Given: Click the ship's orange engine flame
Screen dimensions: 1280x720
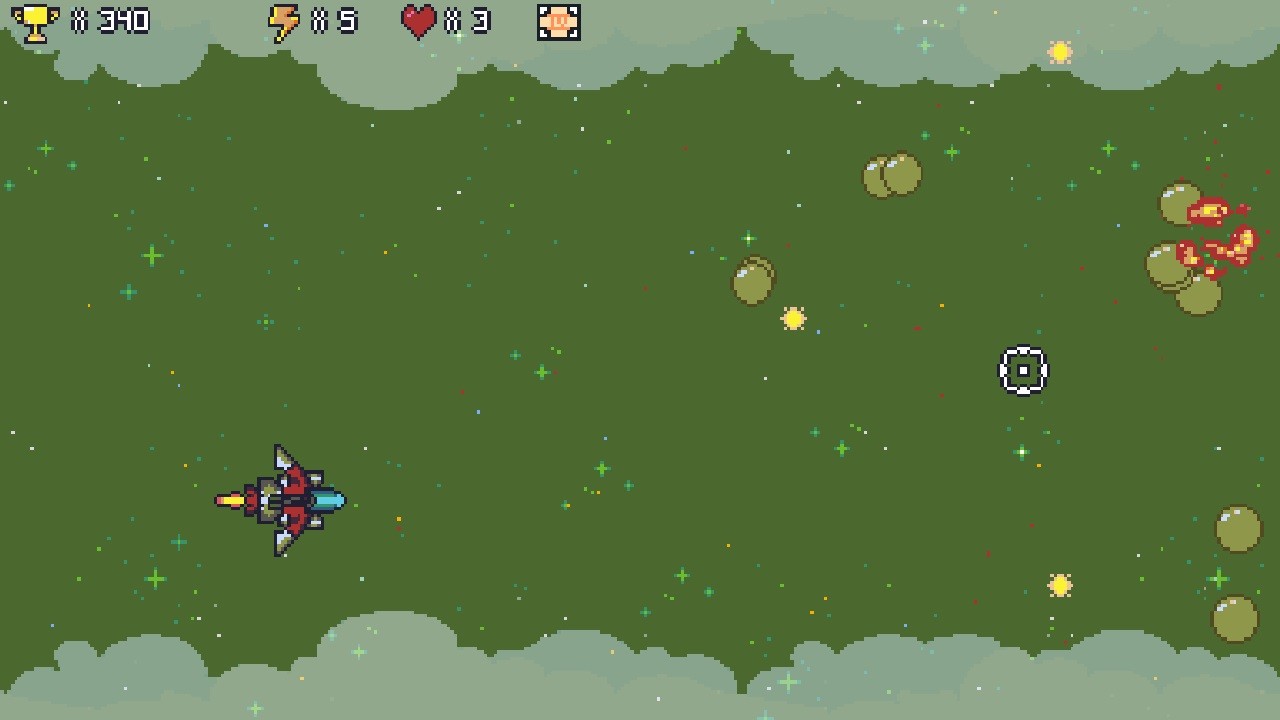Looking at the screenshot, I should (230, 500).
